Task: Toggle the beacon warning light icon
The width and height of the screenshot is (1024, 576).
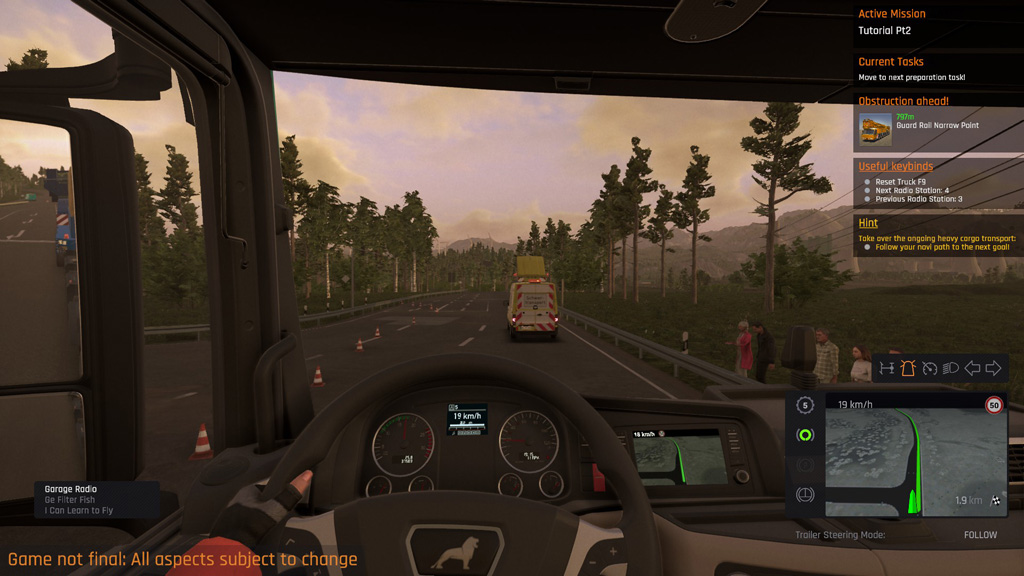Action: (x=908, y=368)
